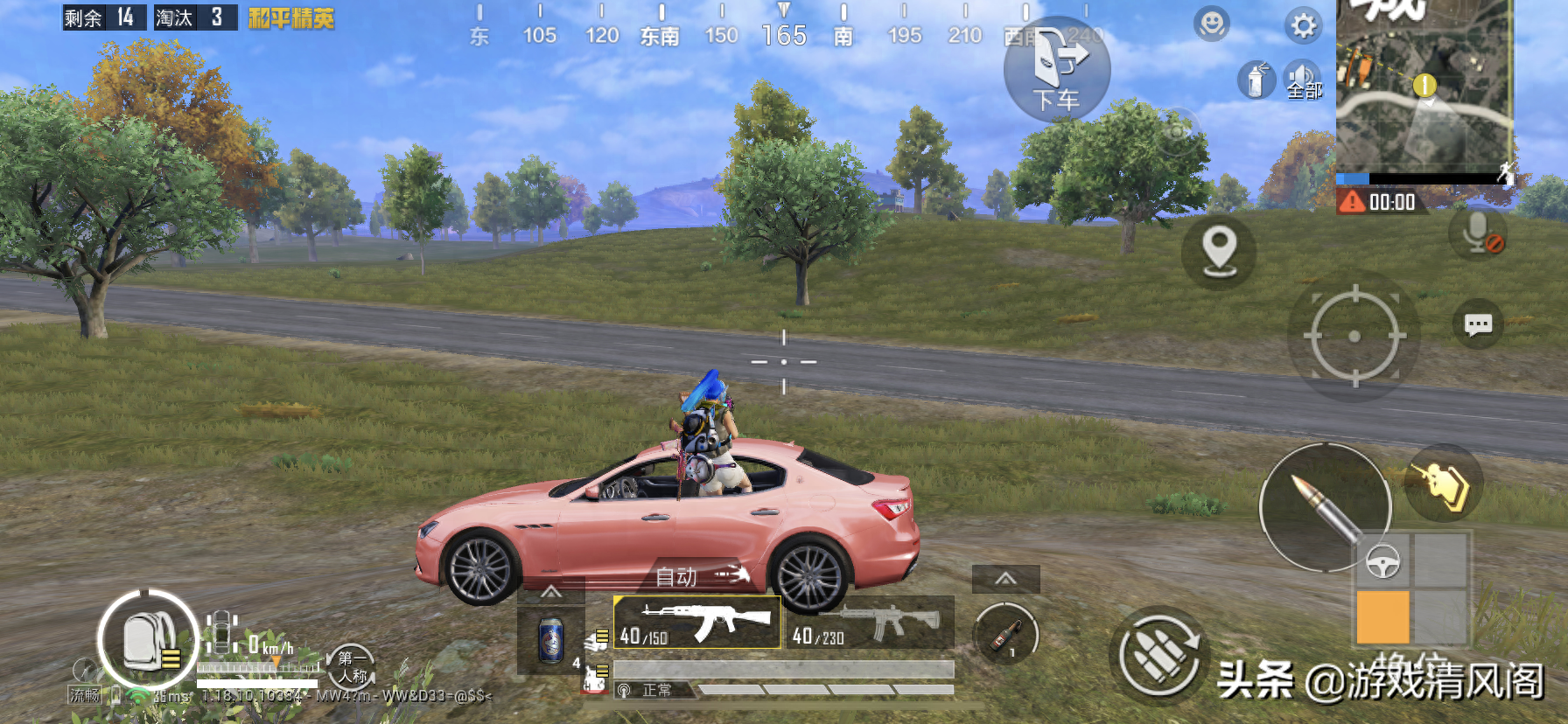Use the energy drink can
Image resolution: width=1568 pixels, height=724 pixels.
tap(550, 641)
